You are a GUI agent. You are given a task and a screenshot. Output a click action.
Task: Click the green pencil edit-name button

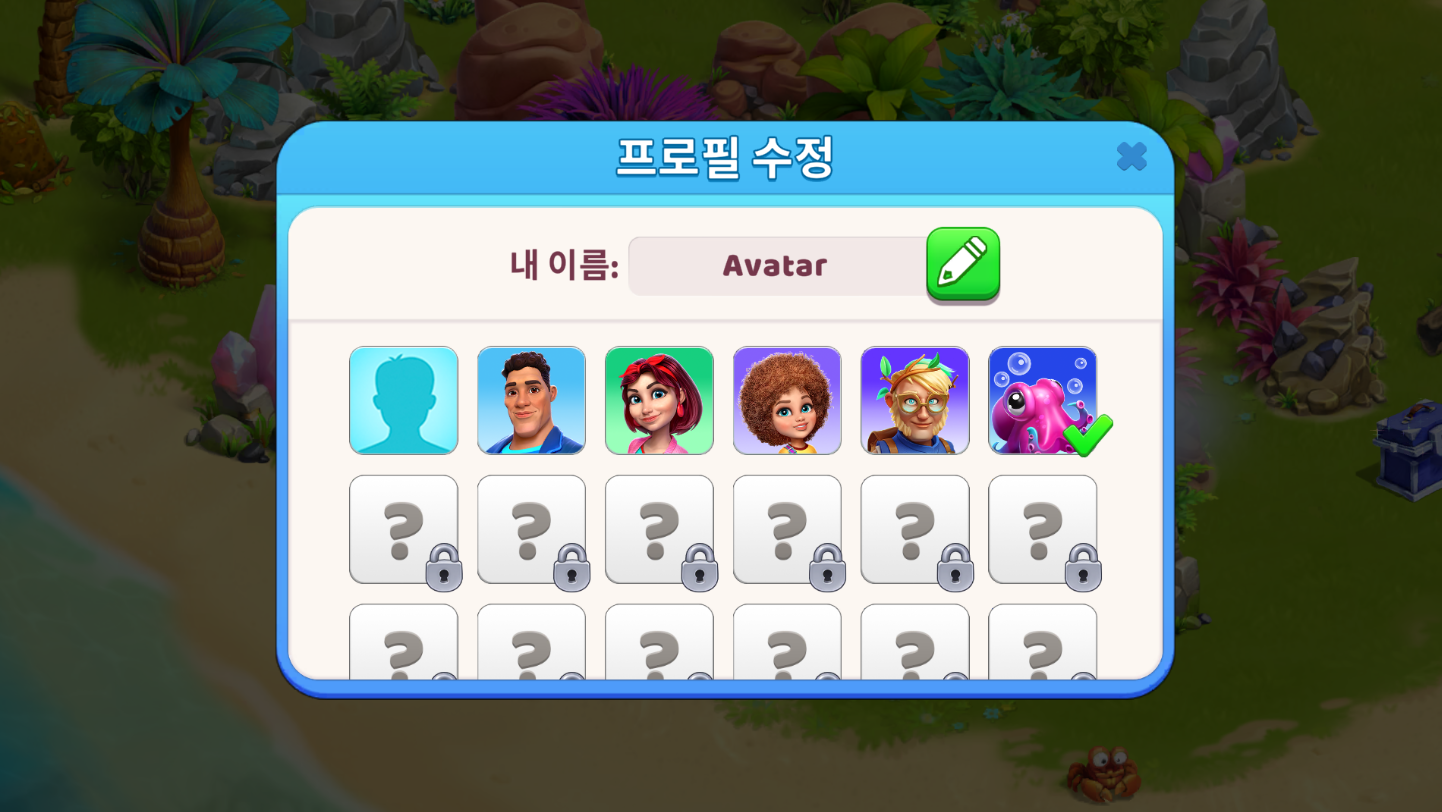pos(962,263)
